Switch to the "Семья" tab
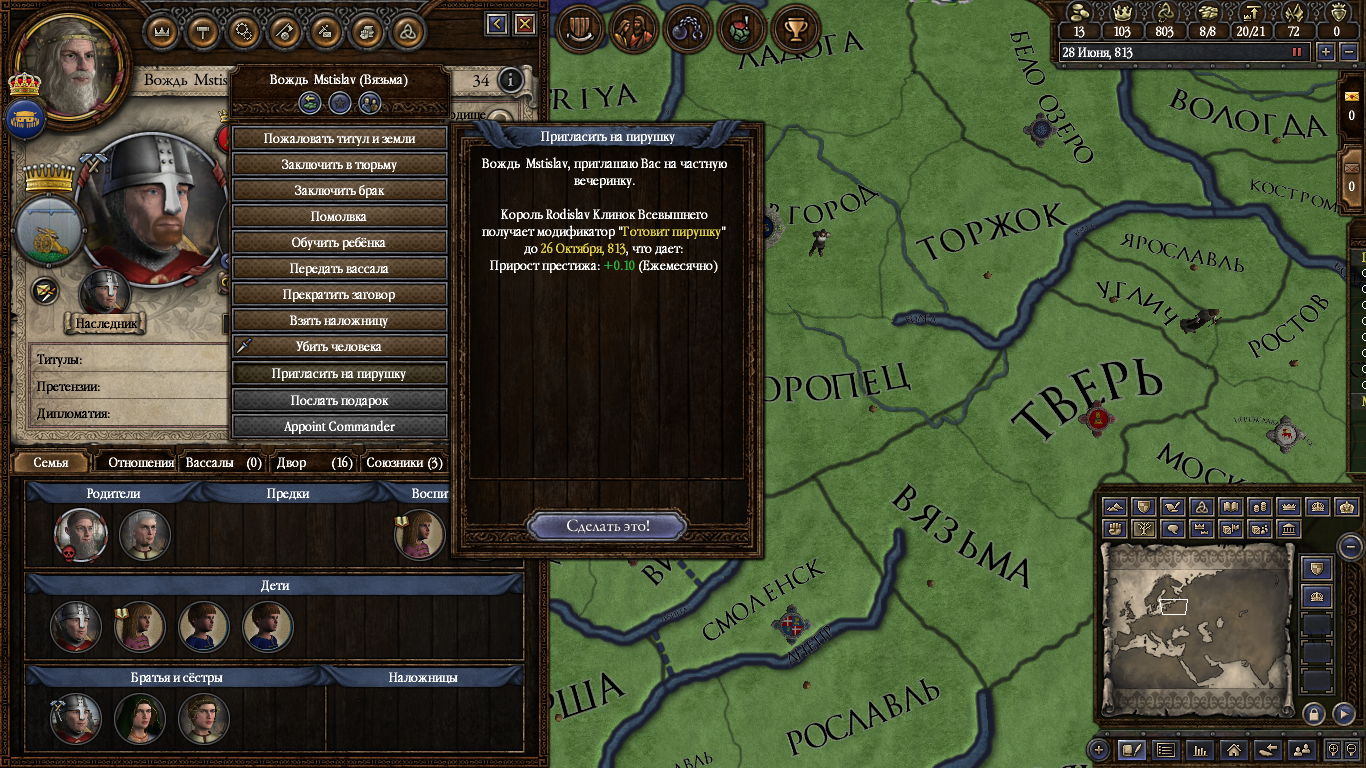The width and height of the screenshot is (1366, 768). [x=51, y=463]
